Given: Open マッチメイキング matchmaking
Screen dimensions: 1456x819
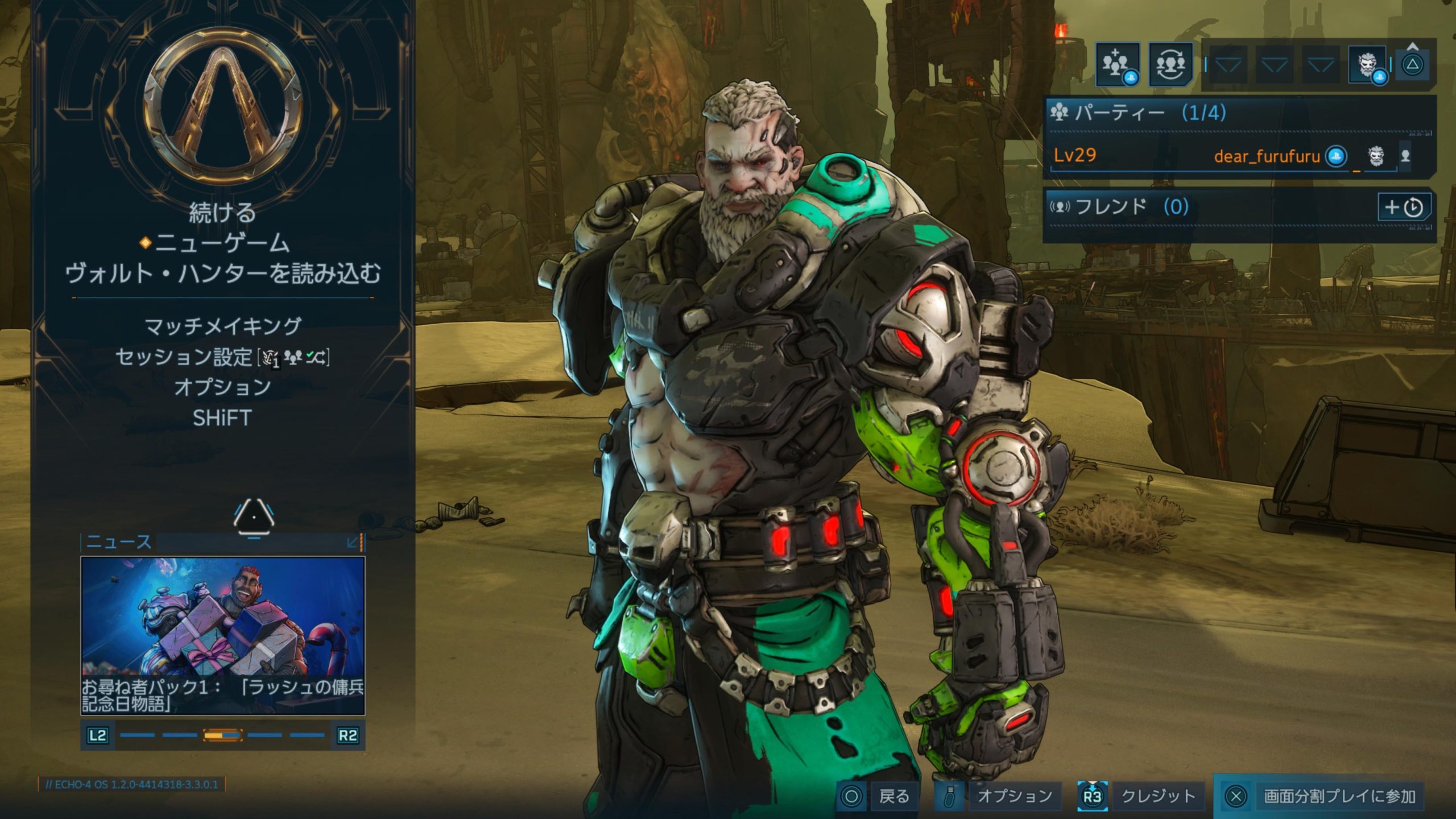Looking at the screenshot, I should 222,326.
